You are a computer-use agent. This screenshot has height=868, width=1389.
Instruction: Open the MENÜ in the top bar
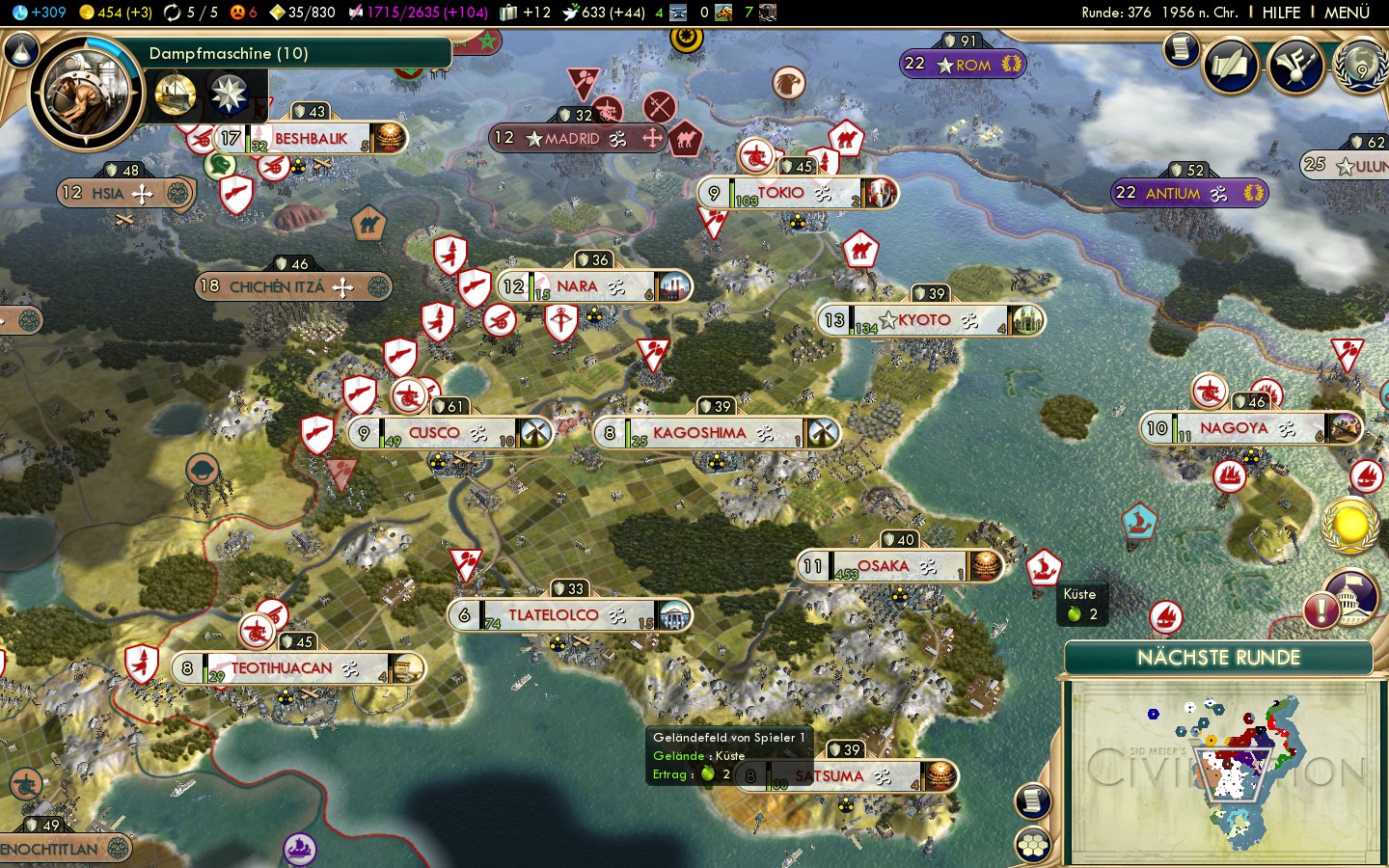pyautogui.click(x=1347, y=13)
